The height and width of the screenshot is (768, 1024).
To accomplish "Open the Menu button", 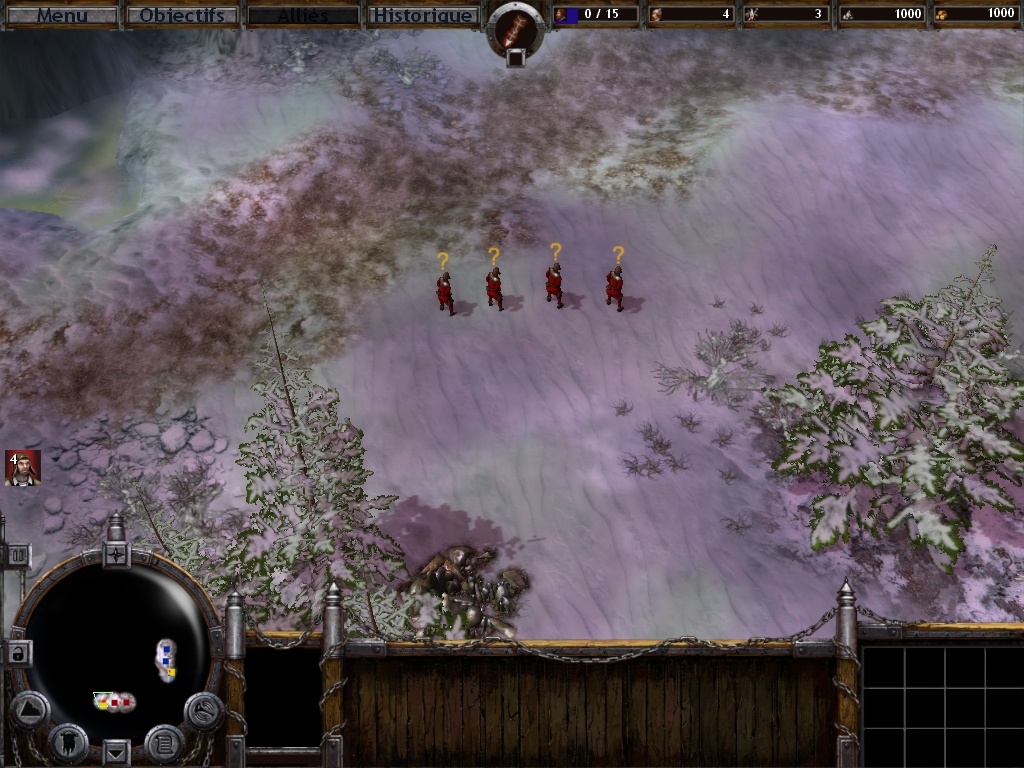I will click(62, 15).
